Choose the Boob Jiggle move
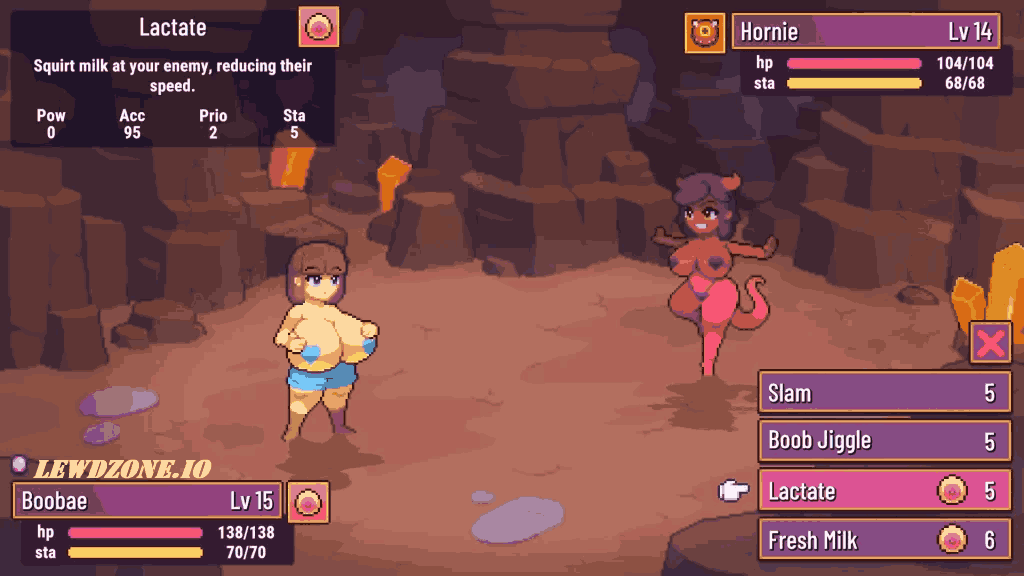This screenshot has width=1024, height=576. pyautogui.click(x=884, y=441)
